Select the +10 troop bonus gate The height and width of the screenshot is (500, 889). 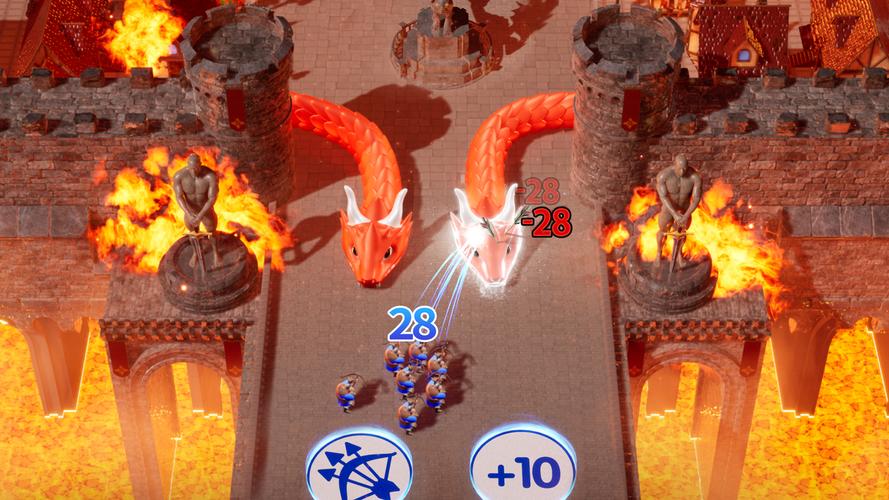pos(522,468)
